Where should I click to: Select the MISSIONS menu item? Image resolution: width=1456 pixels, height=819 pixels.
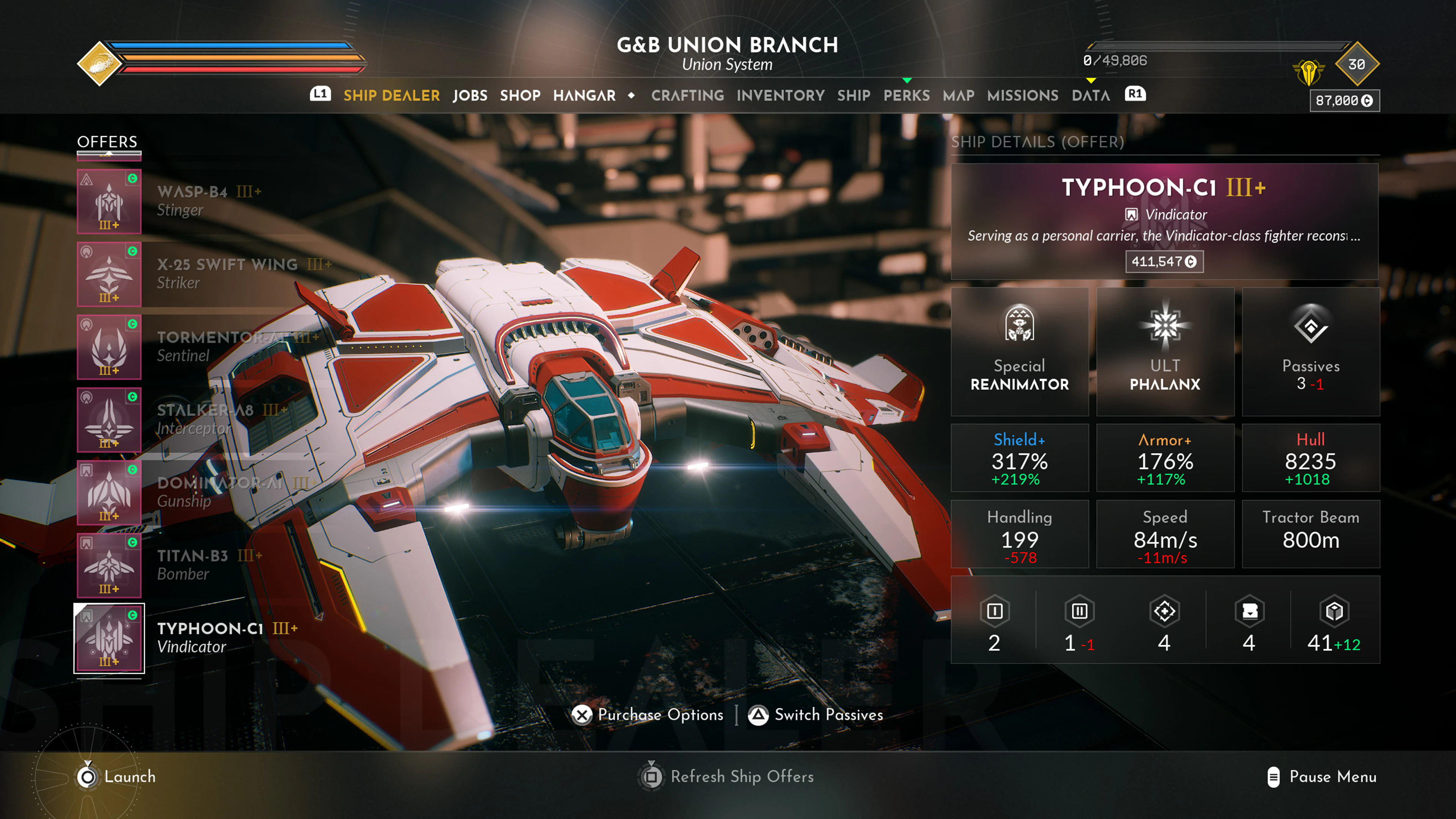click(x=1023, y=95)
